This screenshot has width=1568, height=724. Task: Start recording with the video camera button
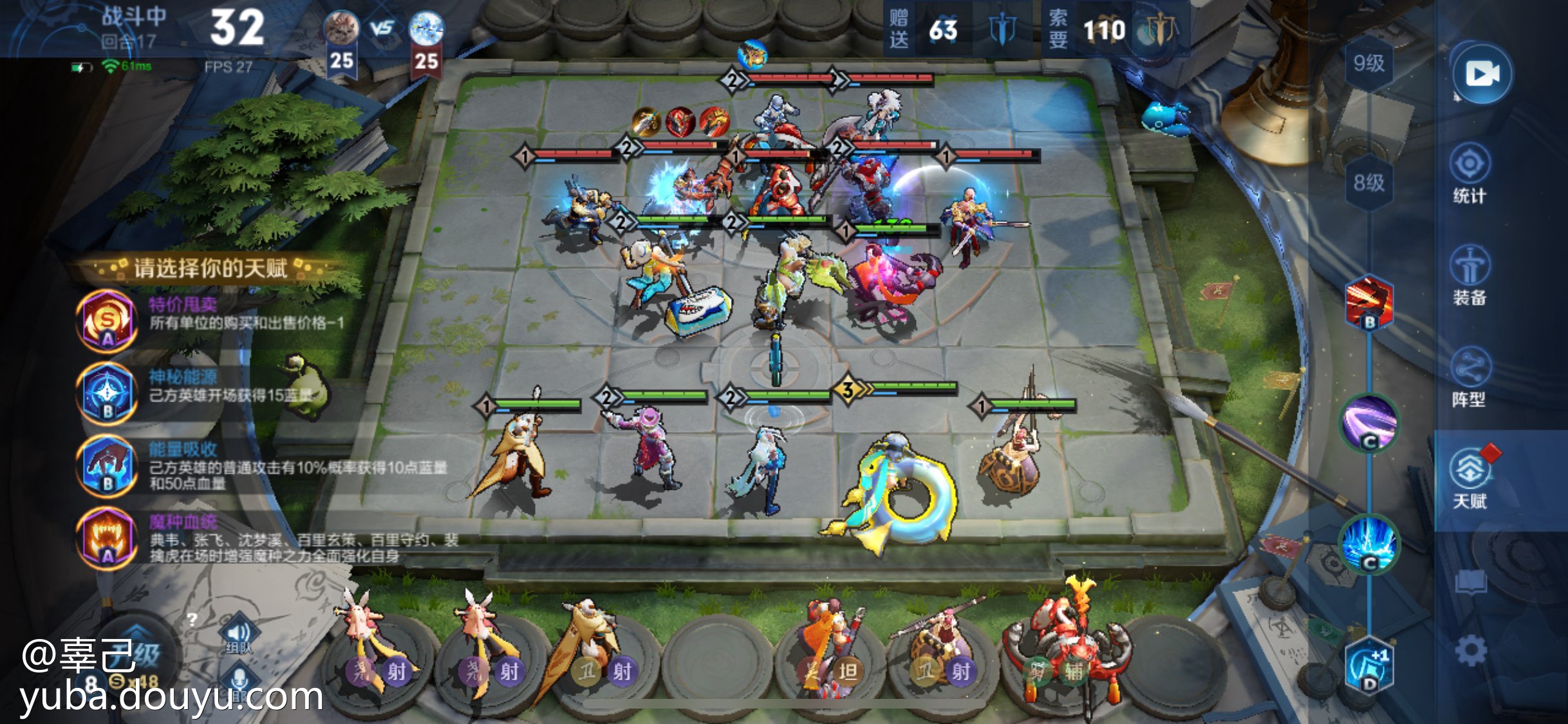click(x=1481, y=74)
